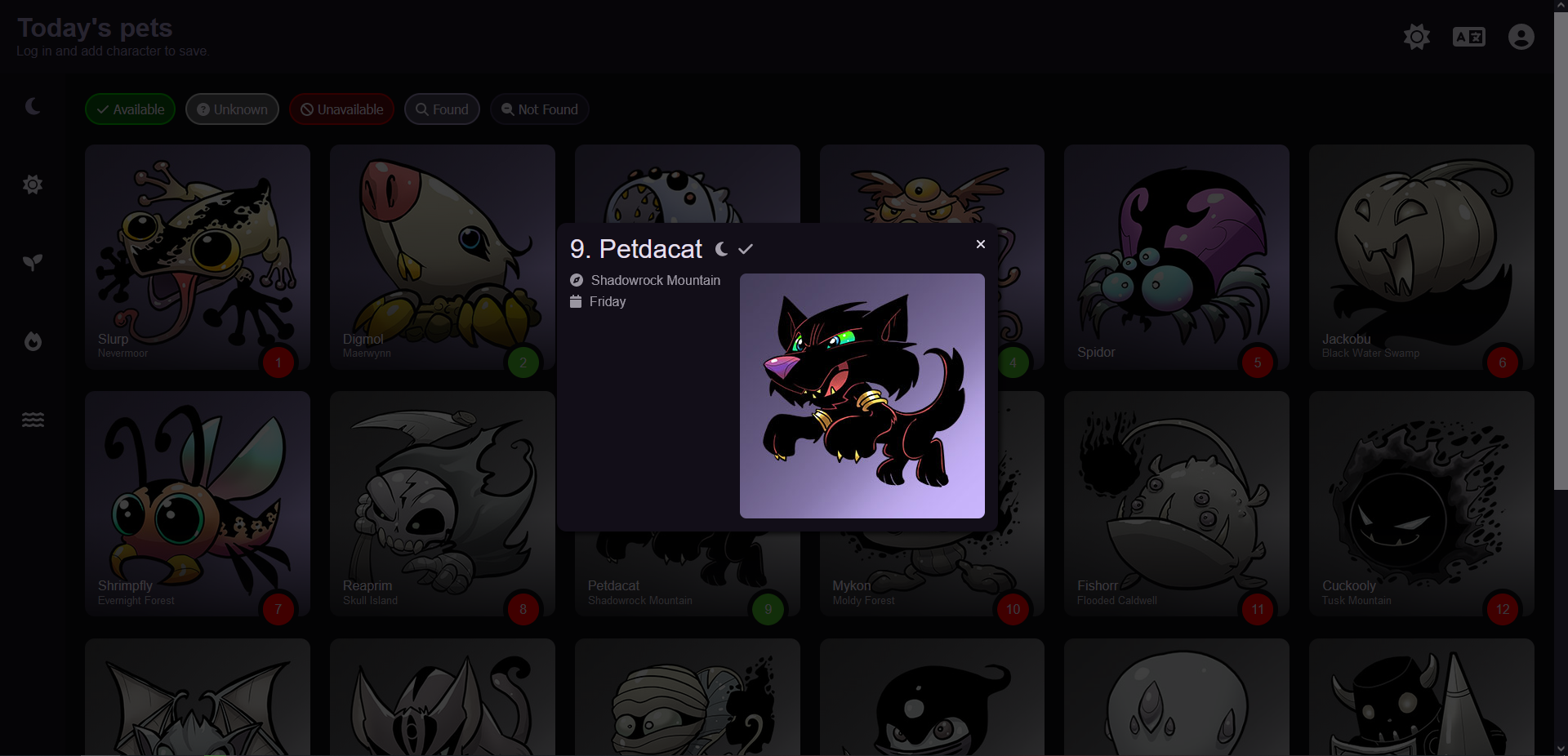Image resolution: width=1568 pixels, height=756 pixels.
Task: Select the Cuckooly pet card
Action: click(x=1421, y=504)
